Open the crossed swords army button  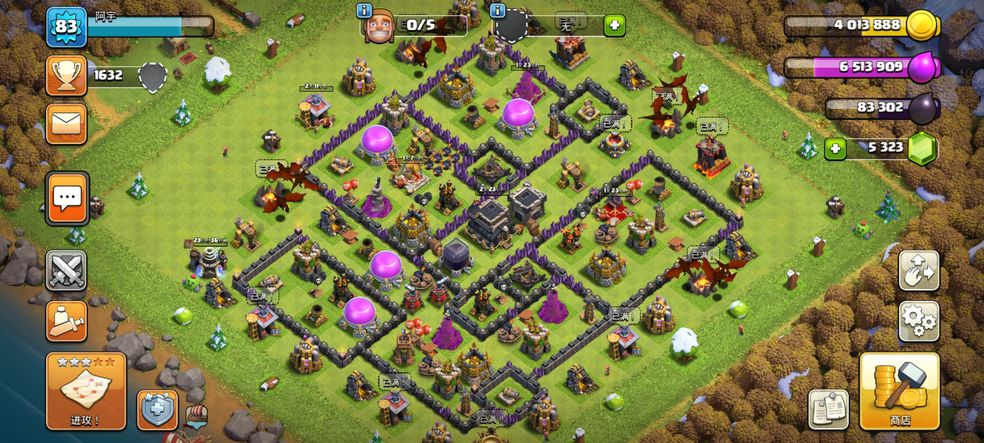66,270
